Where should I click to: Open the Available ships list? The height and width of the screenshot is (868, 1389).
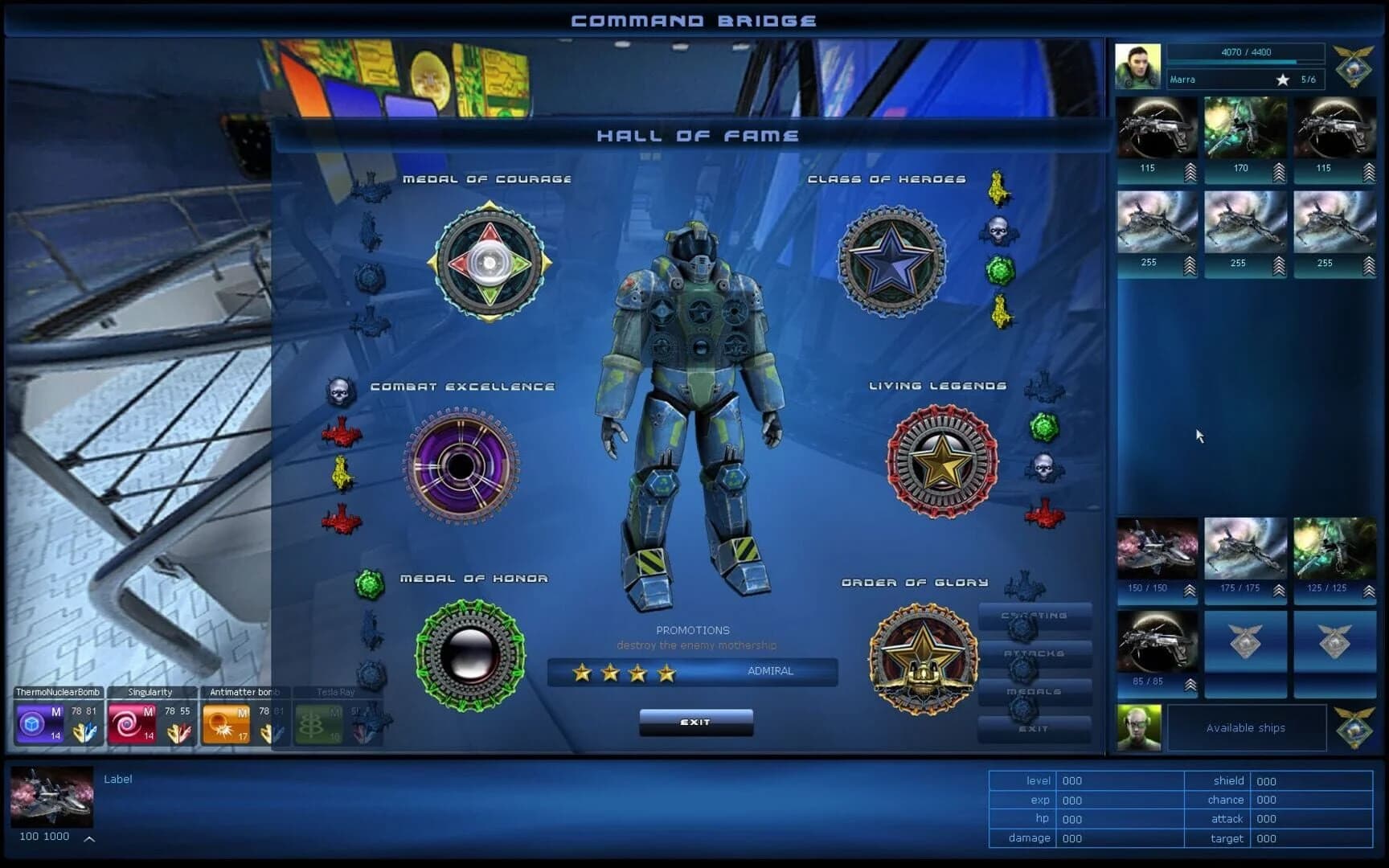1247,727
